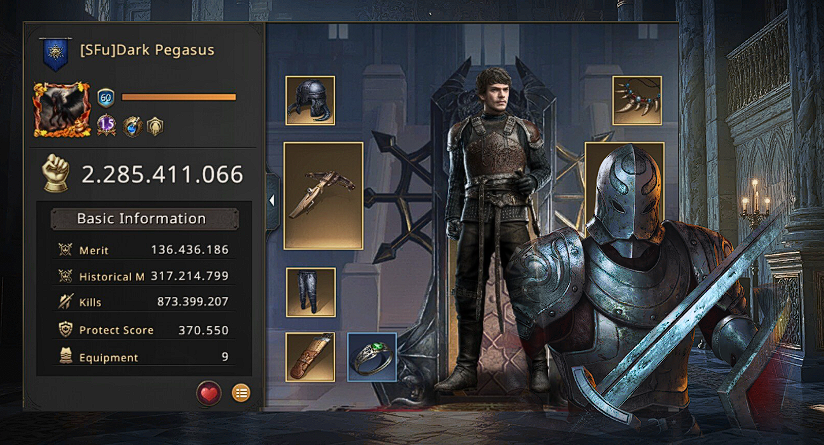The image size is (824, 445).
Task: View the fang necklace equipment slot
Action: point(637,100)
